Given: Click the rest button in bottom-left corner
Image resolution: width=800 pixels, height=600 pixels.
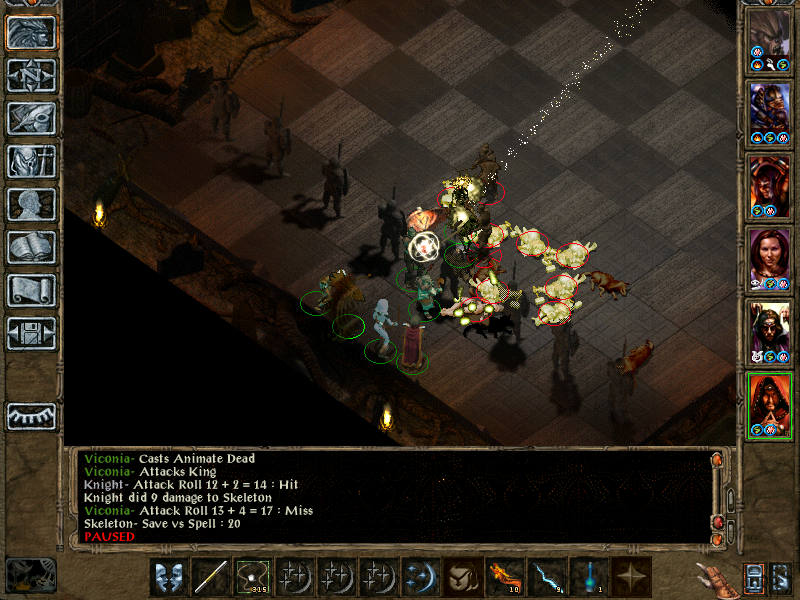Looking at the screenshot, I should (30, 575).
